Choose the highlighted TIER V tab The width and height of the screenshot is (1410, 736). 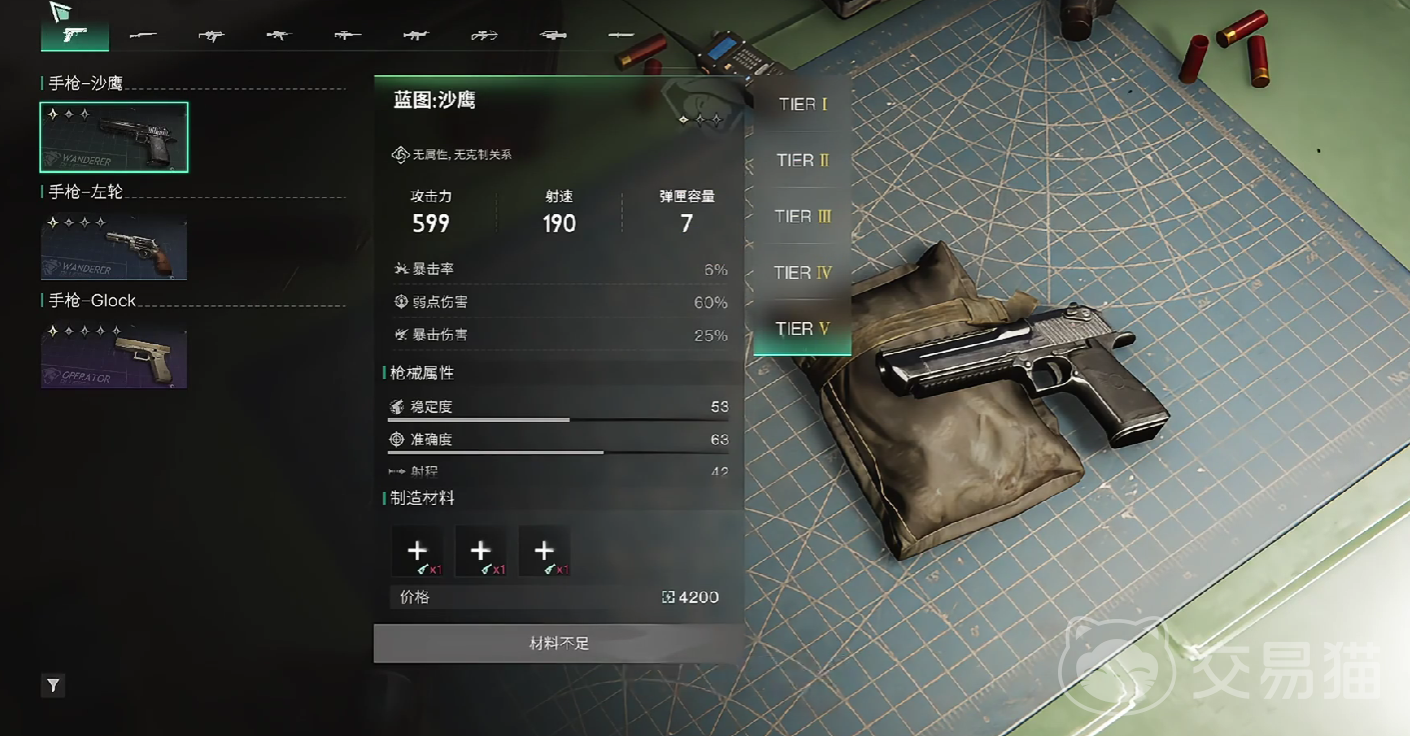point(802,329)
